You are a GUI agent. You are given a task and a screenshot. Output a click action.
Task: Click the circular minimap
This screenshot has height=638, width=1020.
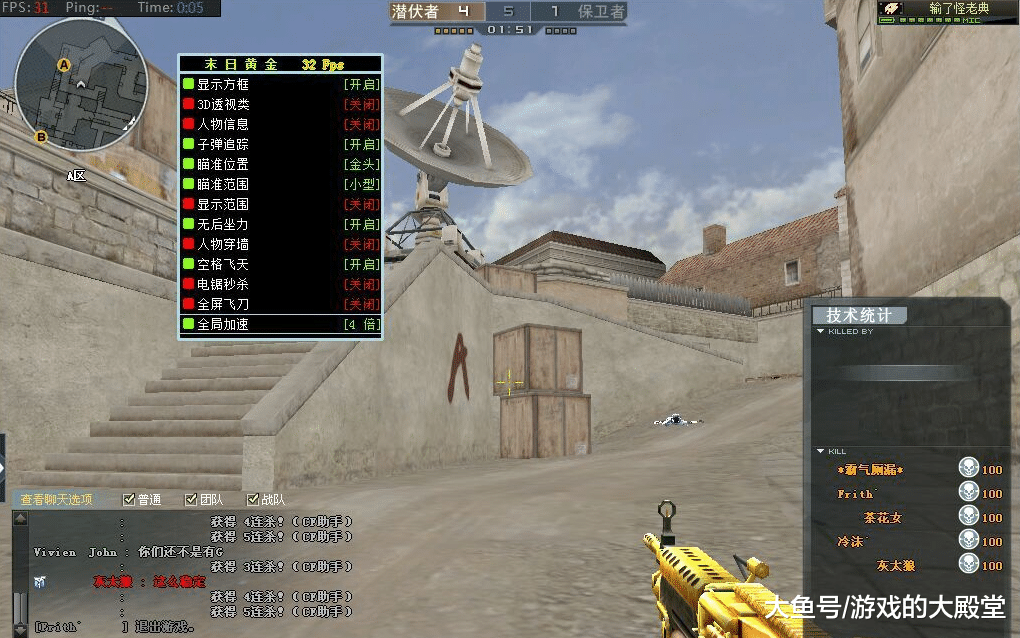[81, 84]
